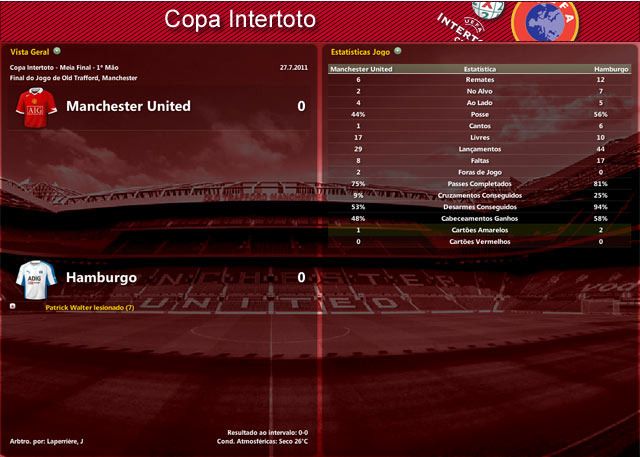
Task: Click the Manchester United red kit
Action: 35,107
